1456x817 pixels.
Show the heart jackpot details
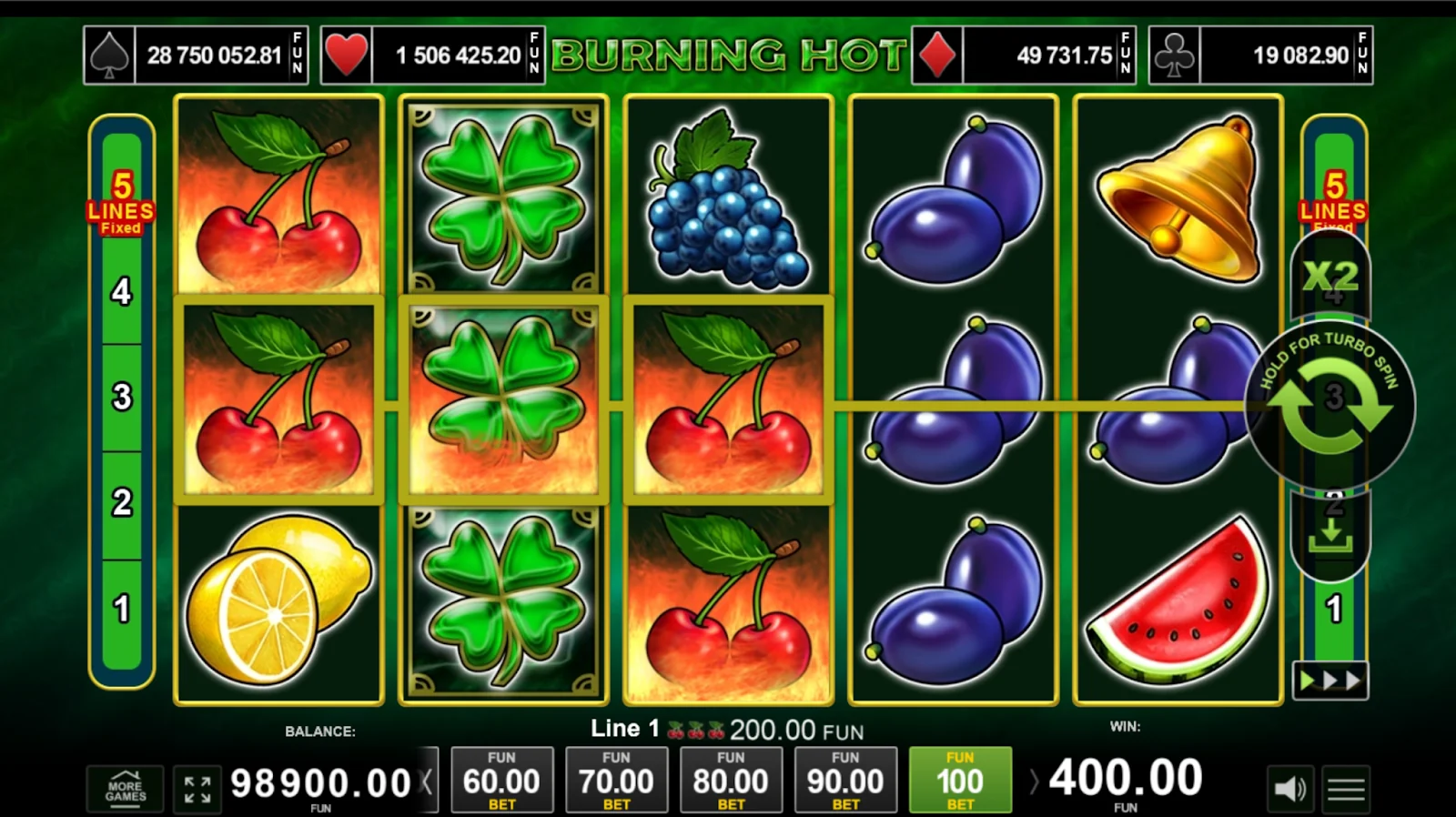[x=432, y=55]
